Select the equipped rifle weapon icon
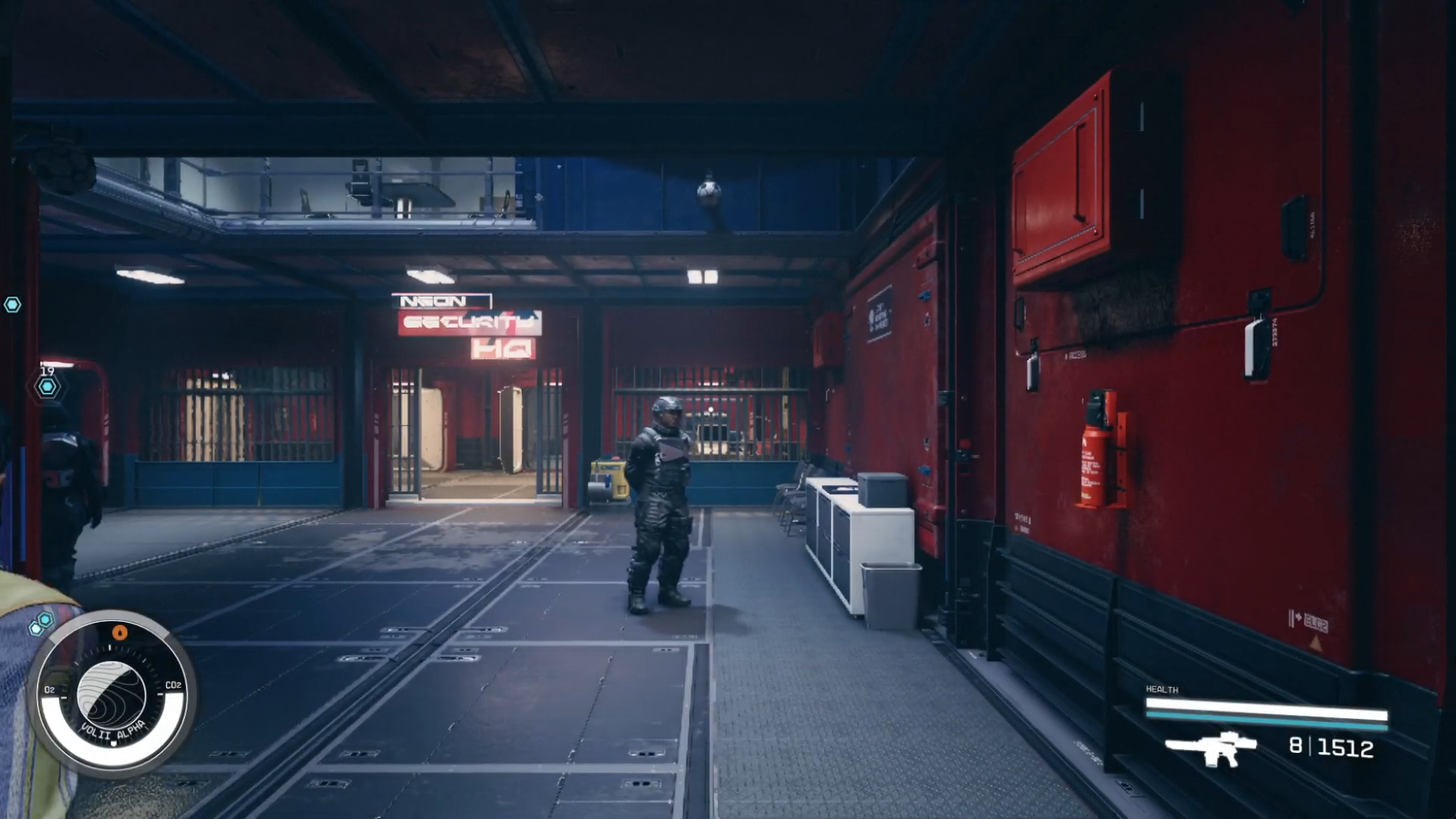Screen dimensions: 1456x819 pos(1210,748)
